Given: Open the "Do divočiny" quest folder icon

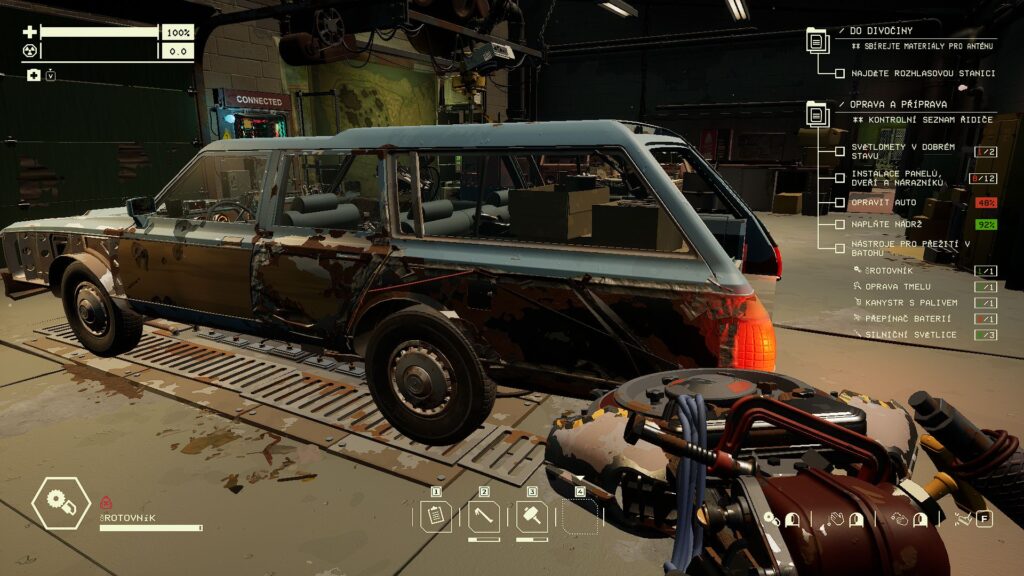Looking at the screenshot, I should [817, 41].
